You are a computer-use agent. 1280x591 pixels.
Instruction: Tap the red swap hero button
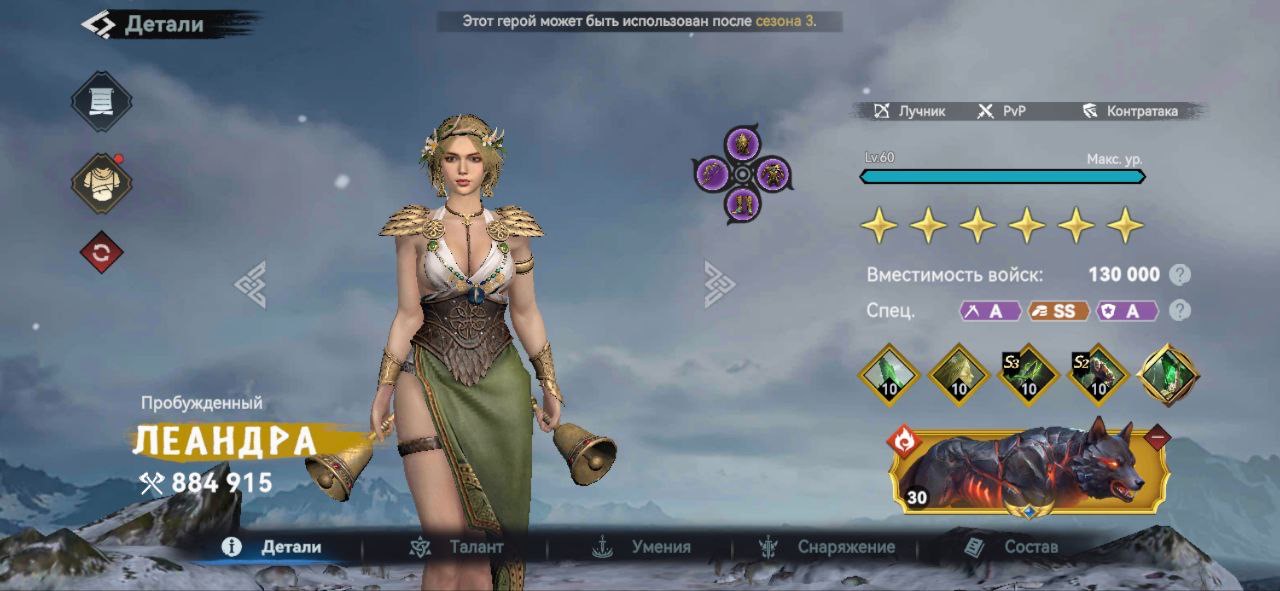coord(101,253)
